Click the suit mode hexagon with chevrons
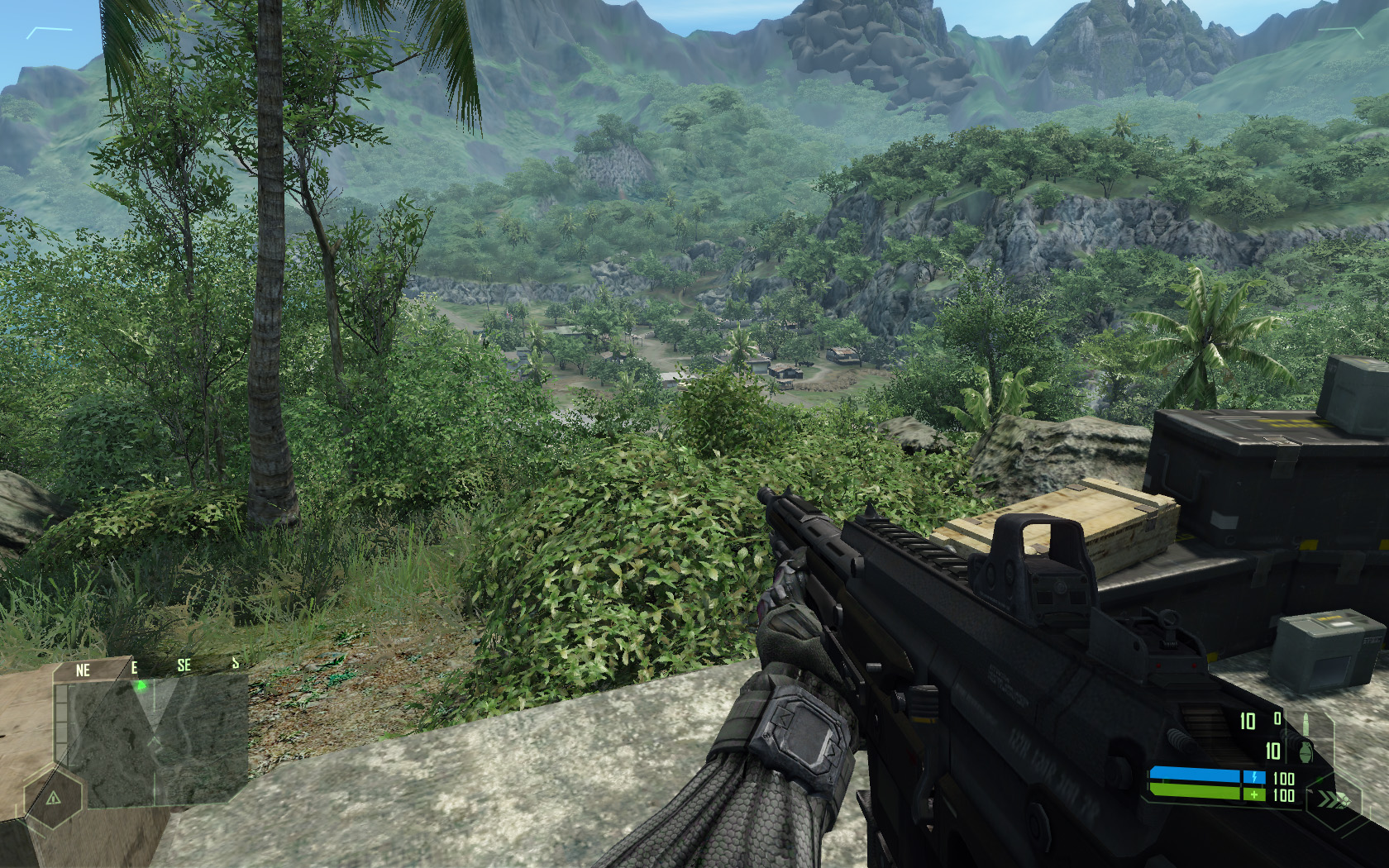 [1331, 799]
